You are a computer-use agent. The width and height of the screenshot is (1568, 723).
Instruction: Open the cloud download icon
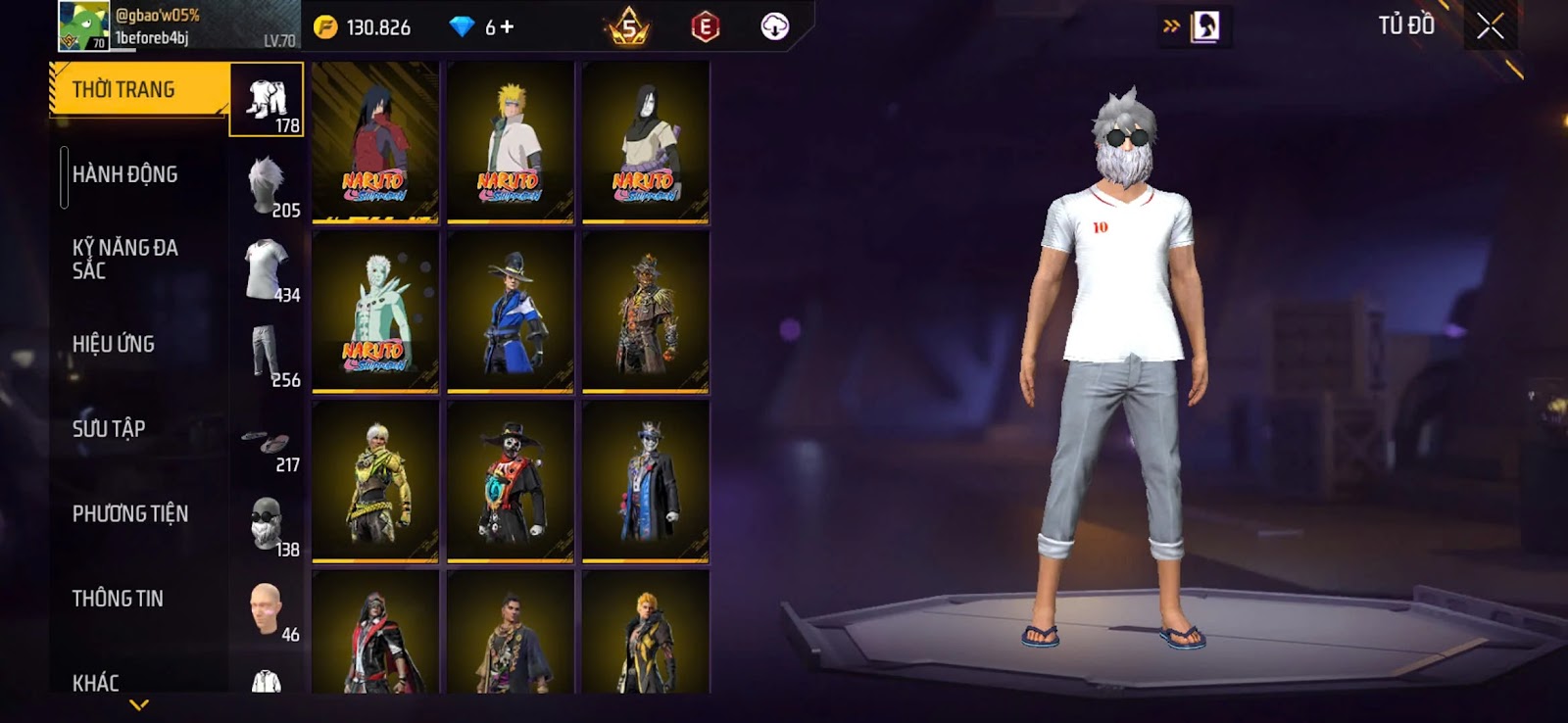pyautogui.click(x=774, y=26)
